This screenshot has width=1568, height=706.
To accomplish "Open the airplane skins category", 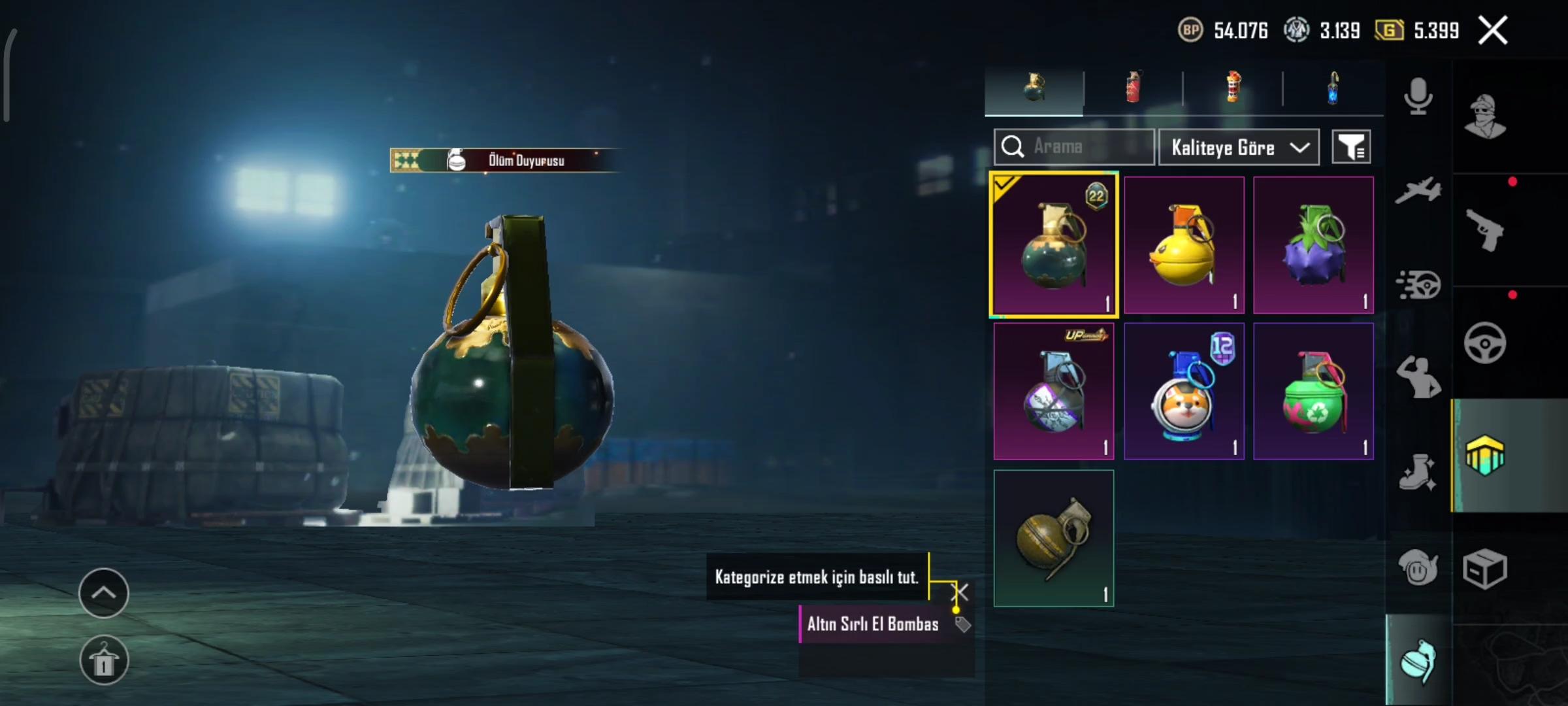I will (1418, 190).
